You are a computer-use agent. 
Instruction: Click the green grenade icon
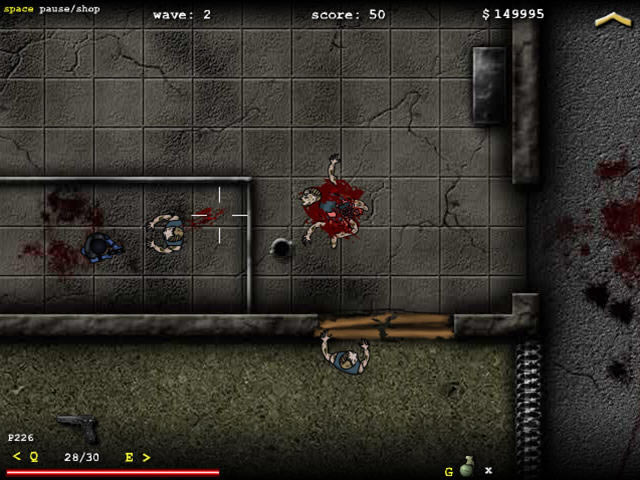(466, 466)
